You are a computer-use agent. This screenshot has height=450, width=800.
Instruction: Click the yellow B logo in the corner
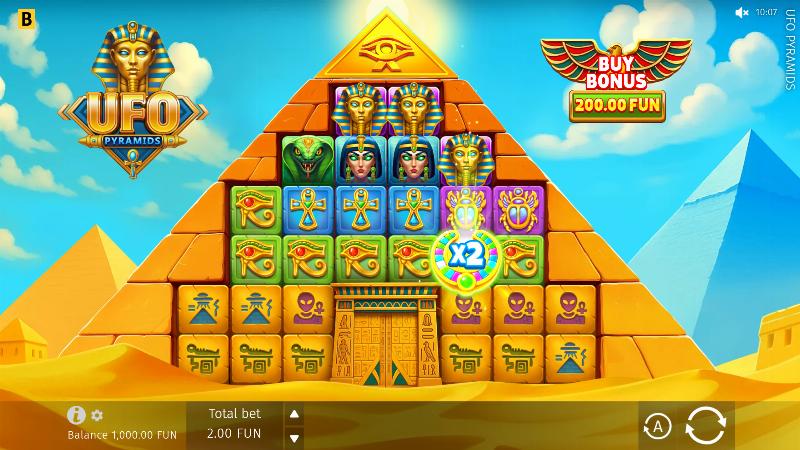13,15
